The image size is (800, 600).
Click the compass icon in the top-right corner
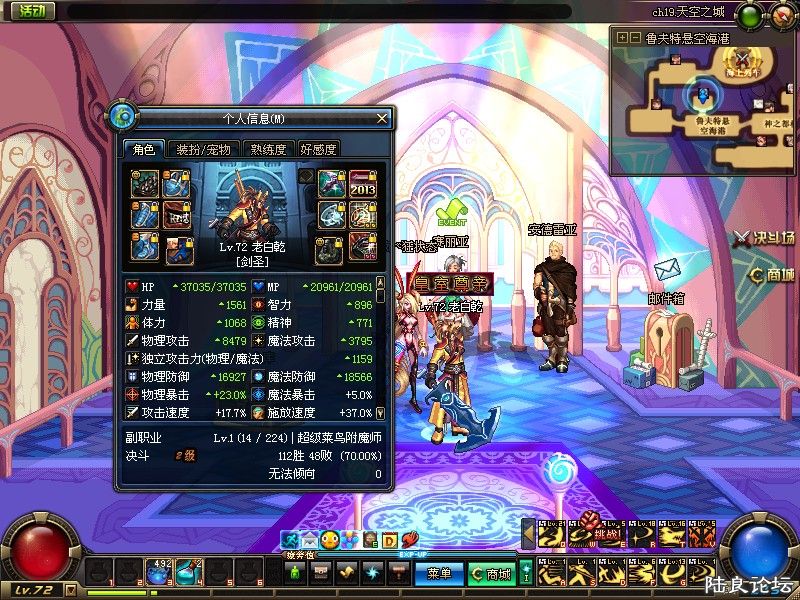(x=781, y=14)
